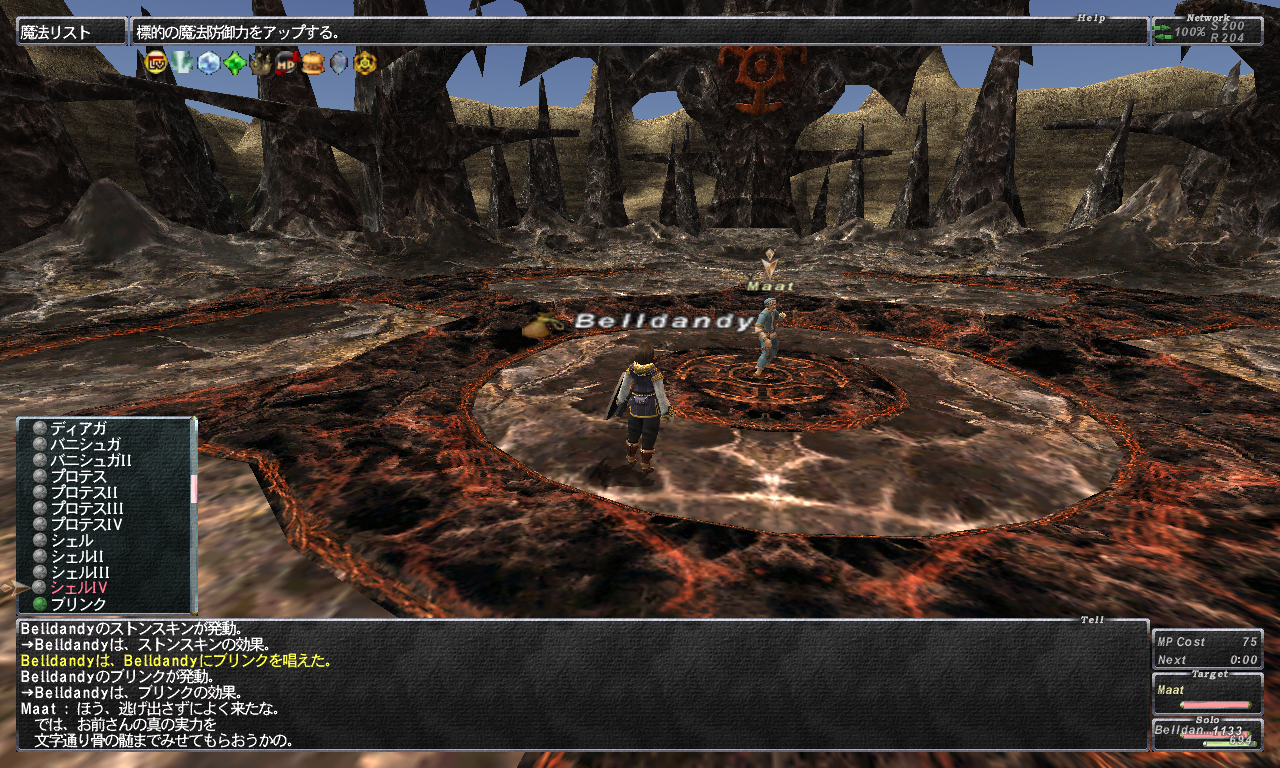
Task: Select the プロテスIII spell
Action: (x=87, y=508)
